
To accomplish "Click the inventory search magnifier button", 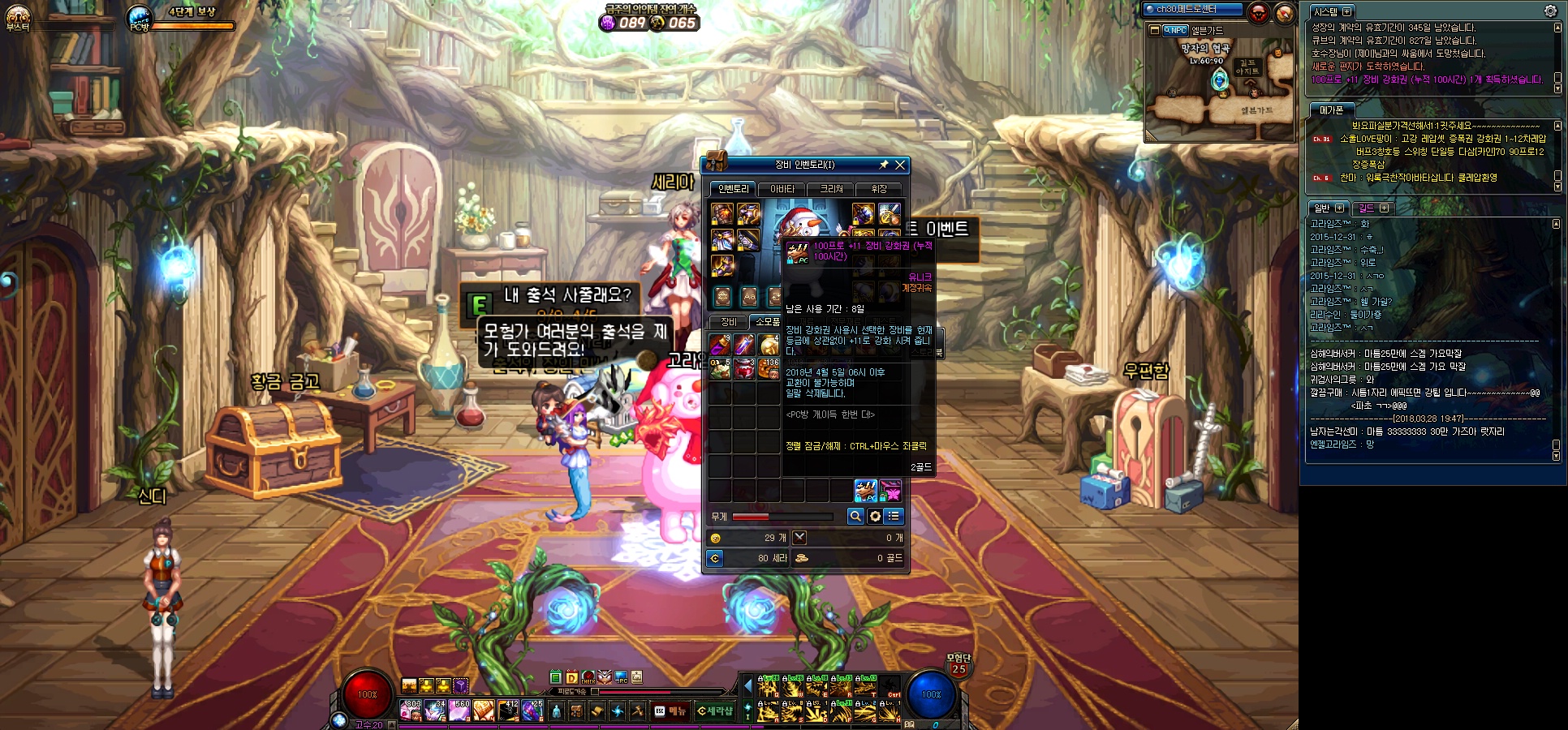I will pos(855,517).
